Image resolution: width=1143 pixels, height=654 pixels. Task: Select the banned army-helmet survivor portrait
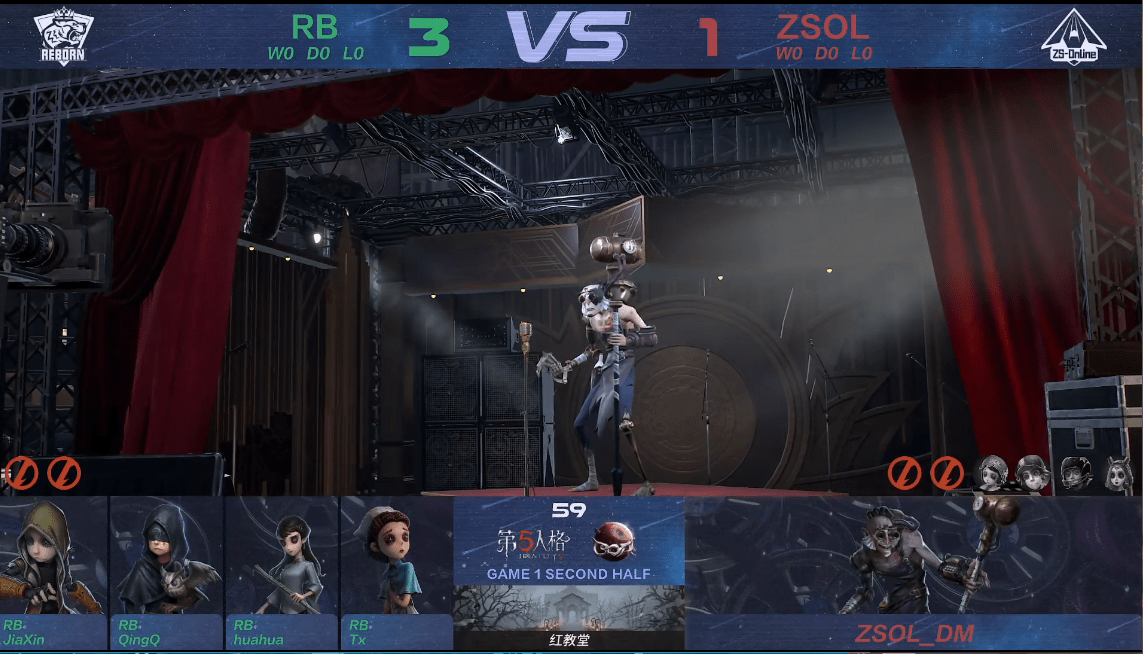[x=1032, y=472]
